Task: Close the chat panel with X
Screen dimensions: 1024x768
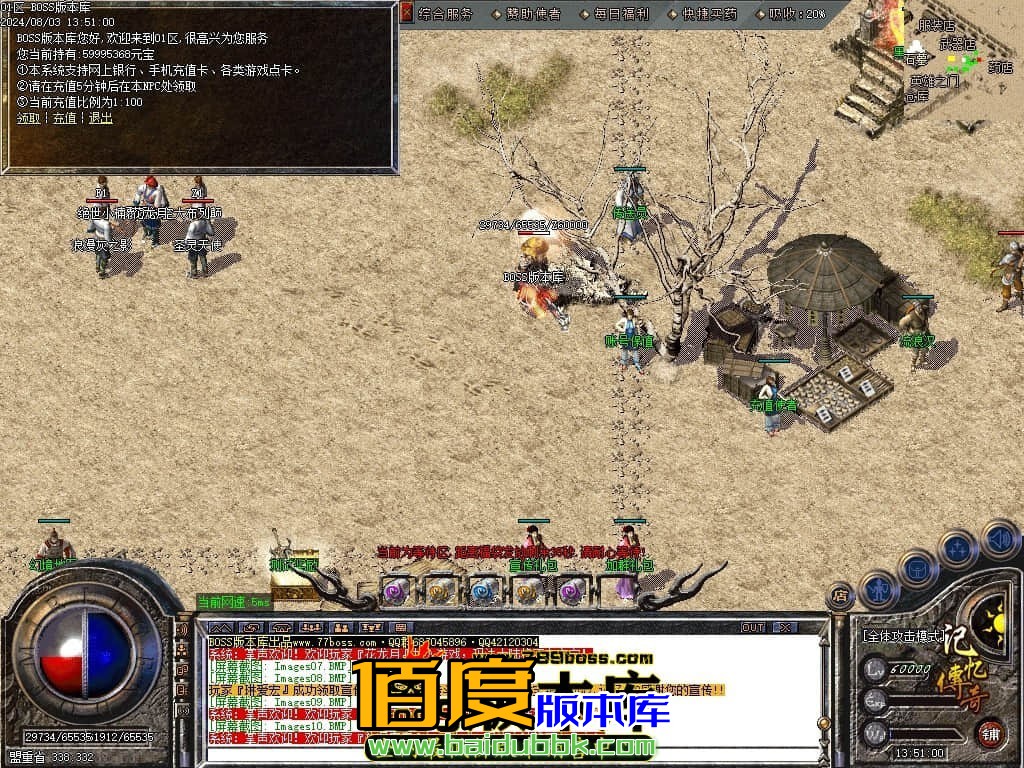Action: point(785,627)
